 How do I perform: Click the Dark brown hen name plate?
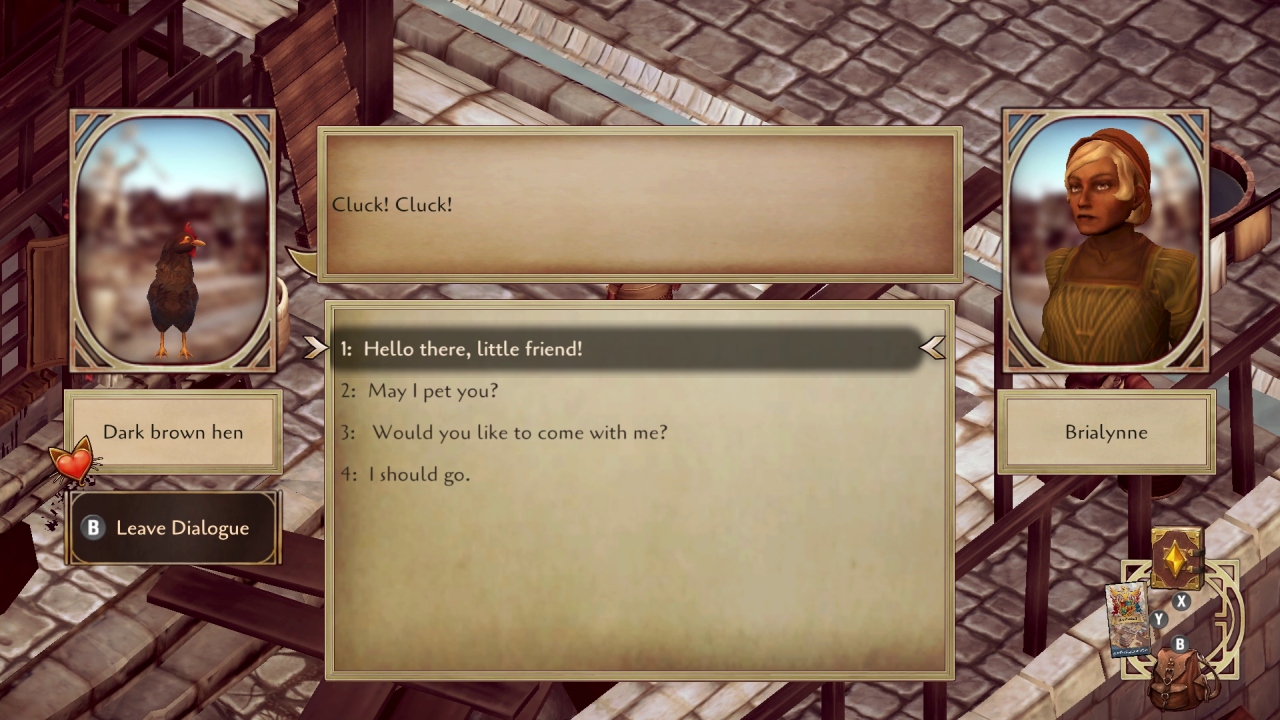(x=173, y=432)
